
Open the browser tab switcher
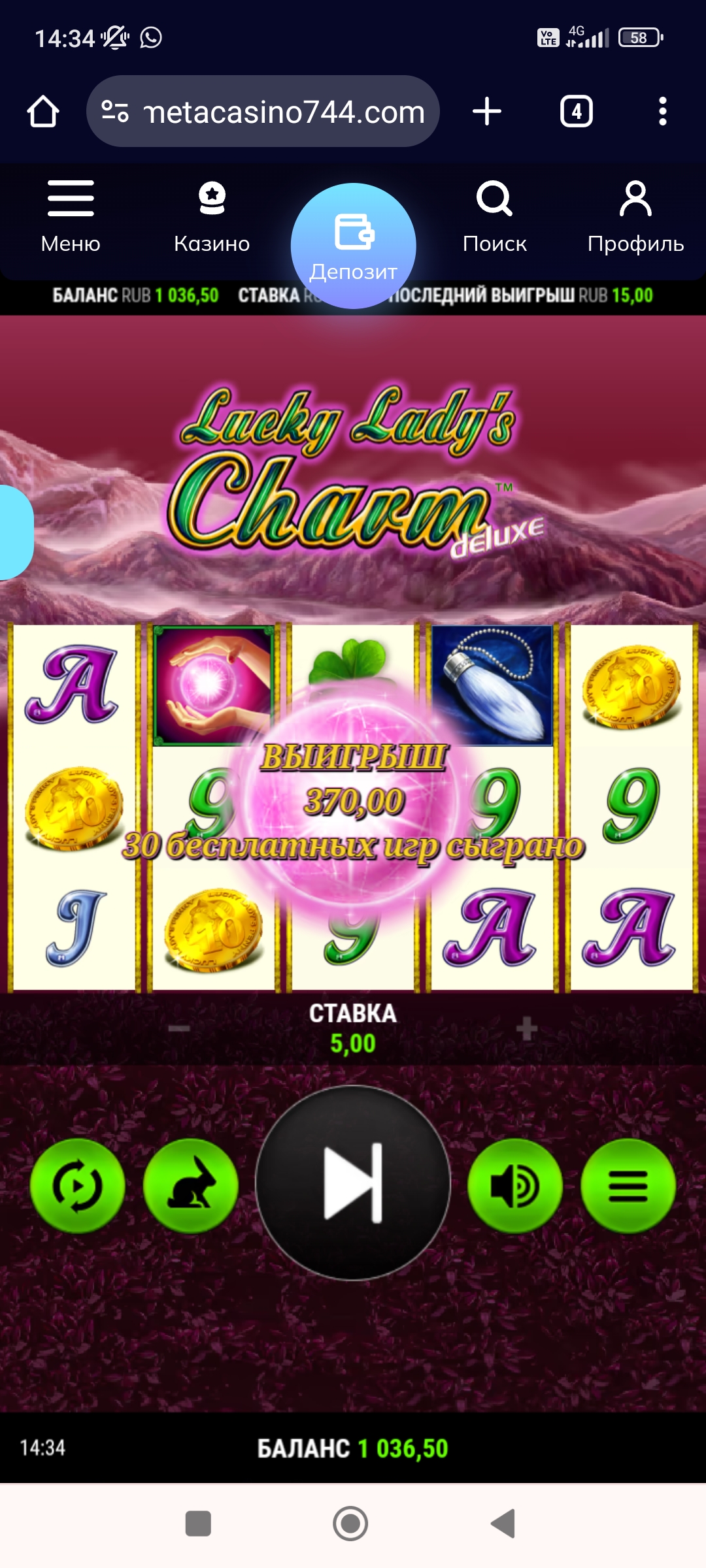[x=576, y=111]
